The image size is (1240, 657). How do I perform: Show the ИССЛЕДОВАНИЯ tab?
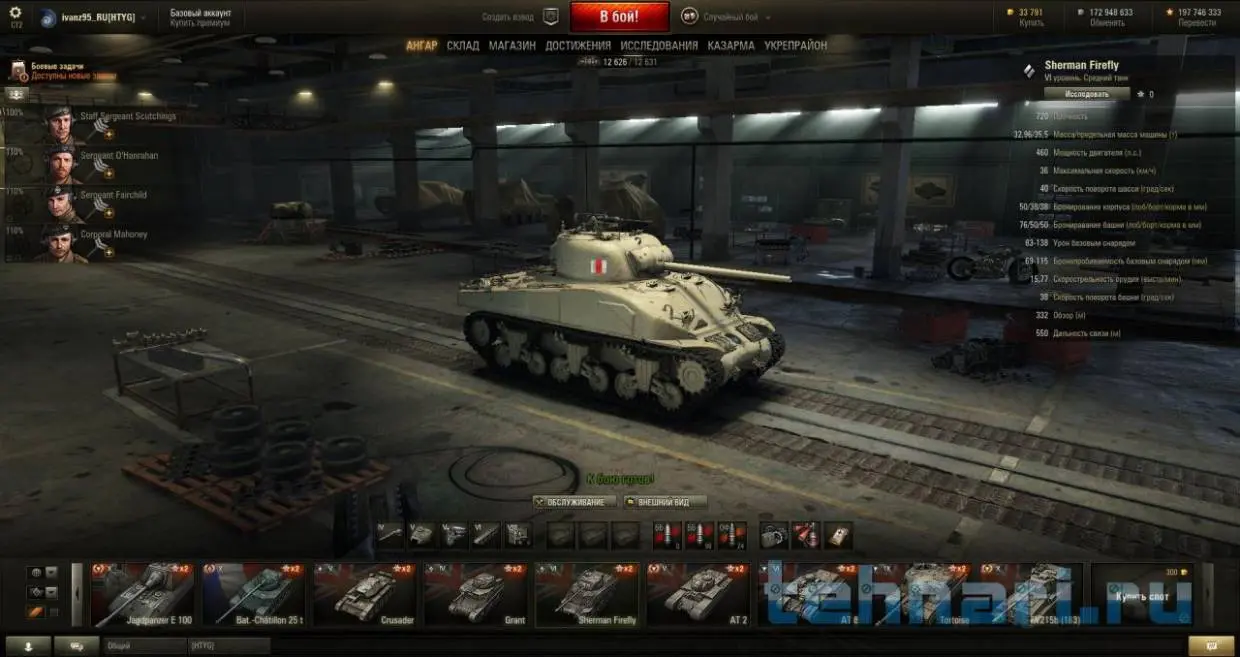pos(659,46)
